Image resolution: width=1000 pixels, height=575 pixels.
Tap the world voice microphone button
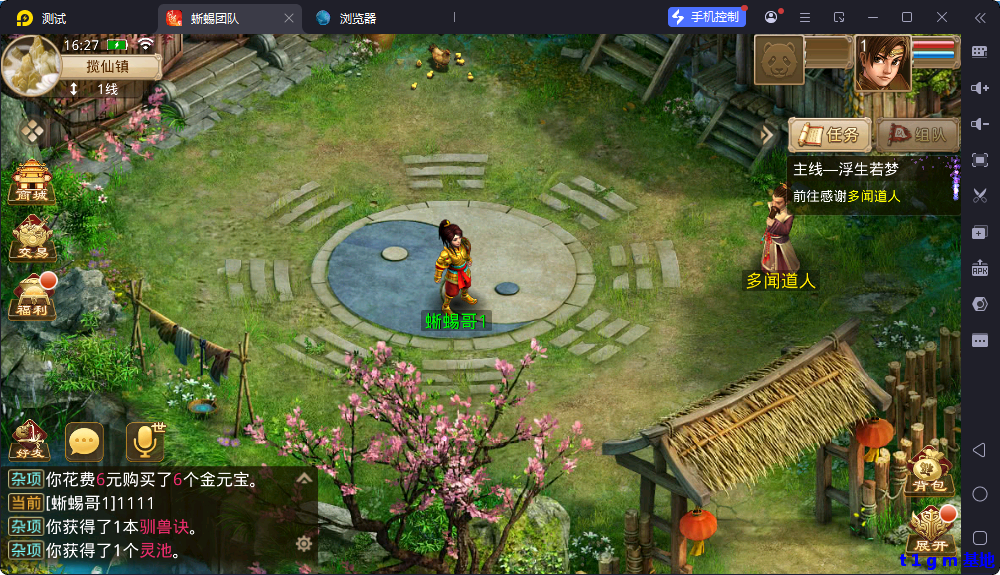click(x=144, y=442)
